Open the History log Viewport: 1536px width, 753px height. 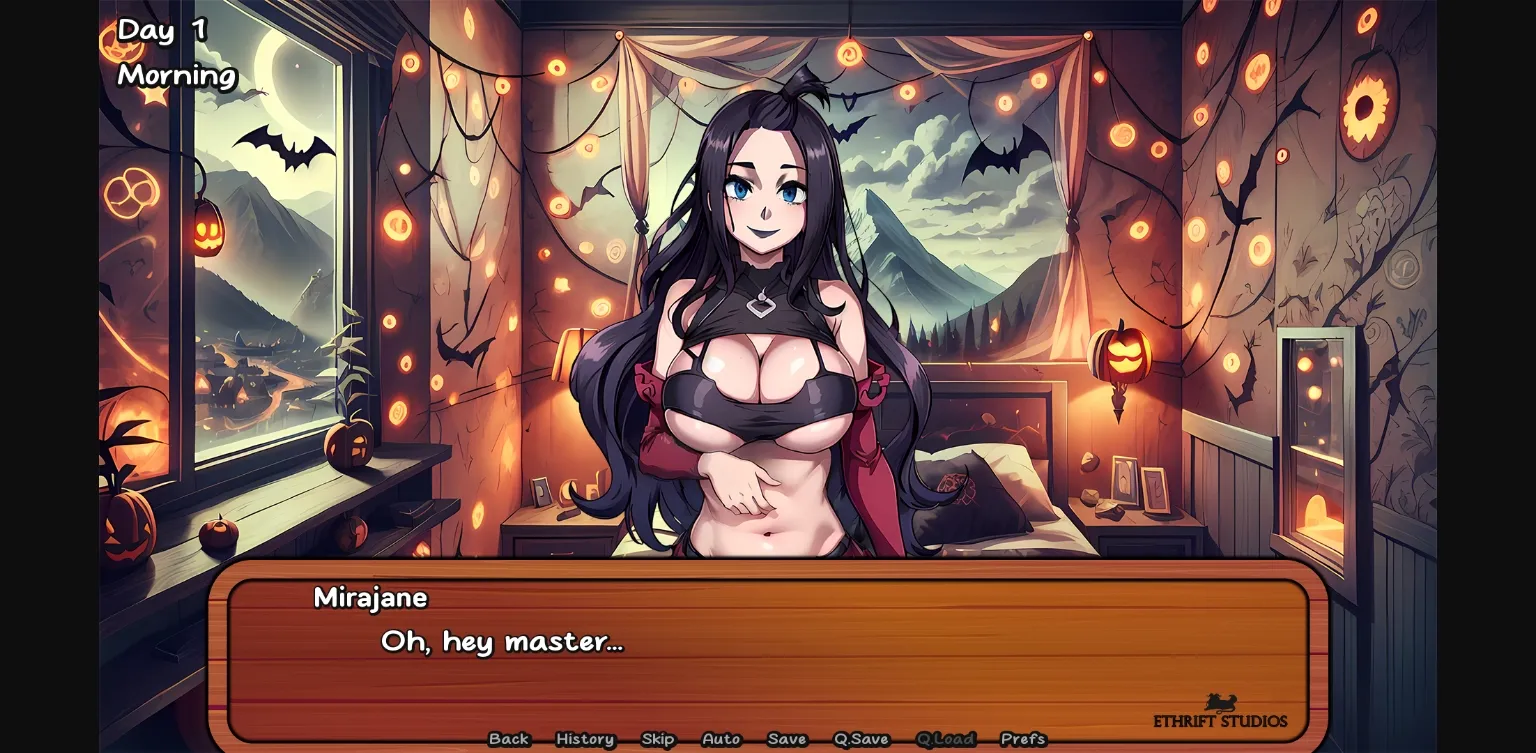coord(584,739)
